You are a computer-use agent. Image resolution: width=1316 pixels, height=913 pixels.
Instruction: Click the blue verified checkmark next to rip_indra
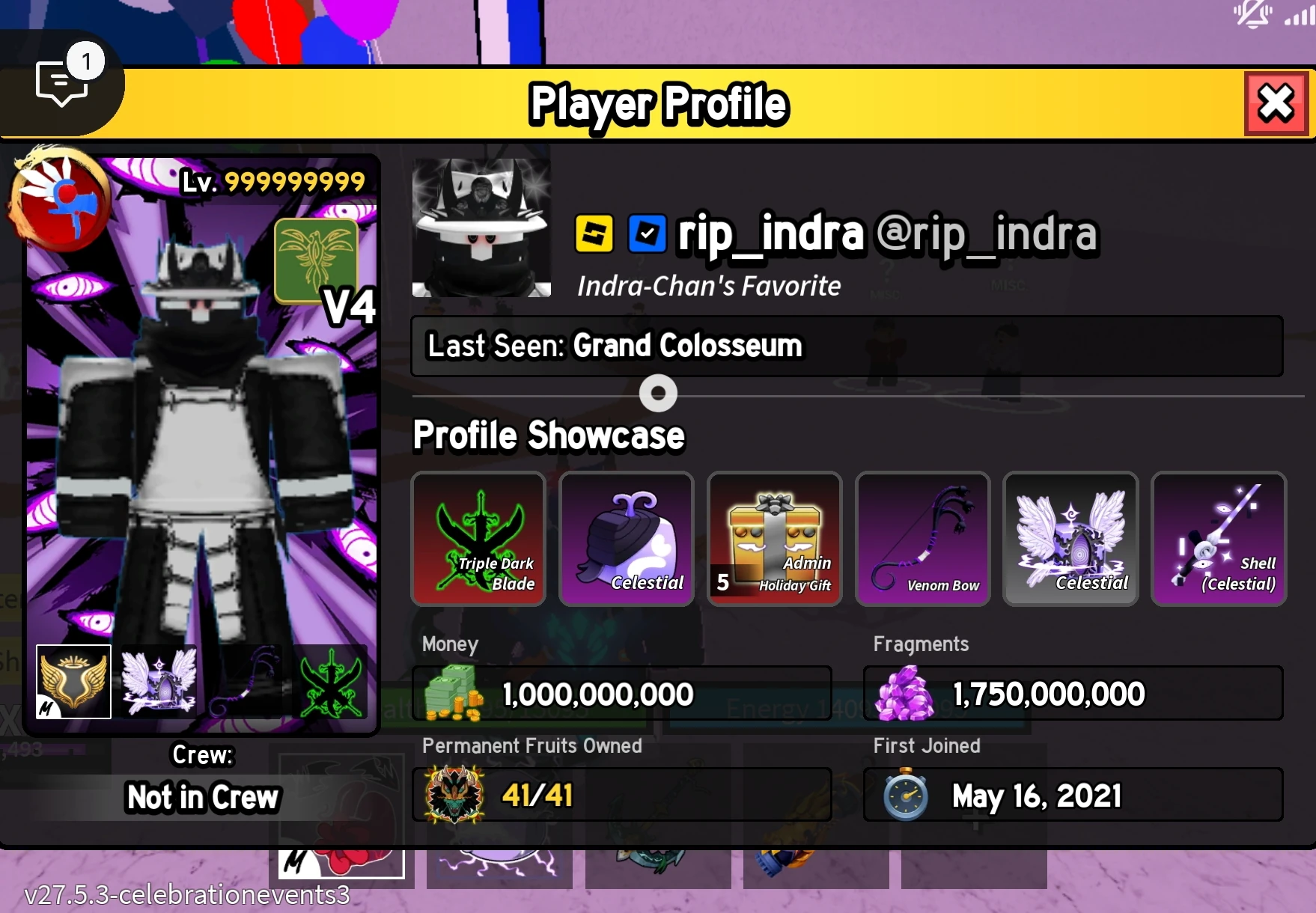645,234
